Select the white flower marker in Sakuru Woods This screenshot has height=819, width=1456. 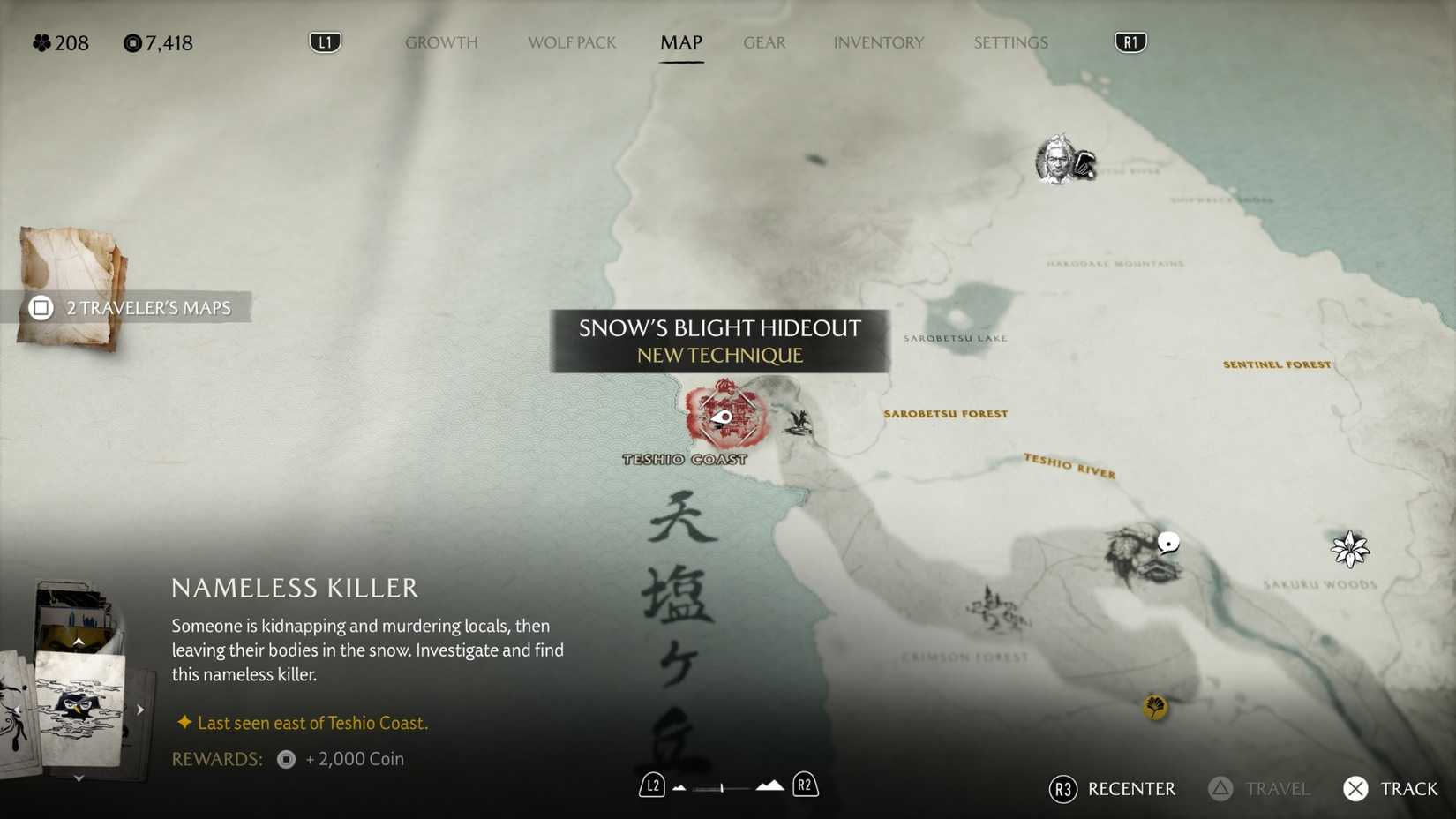[1352, 548]
